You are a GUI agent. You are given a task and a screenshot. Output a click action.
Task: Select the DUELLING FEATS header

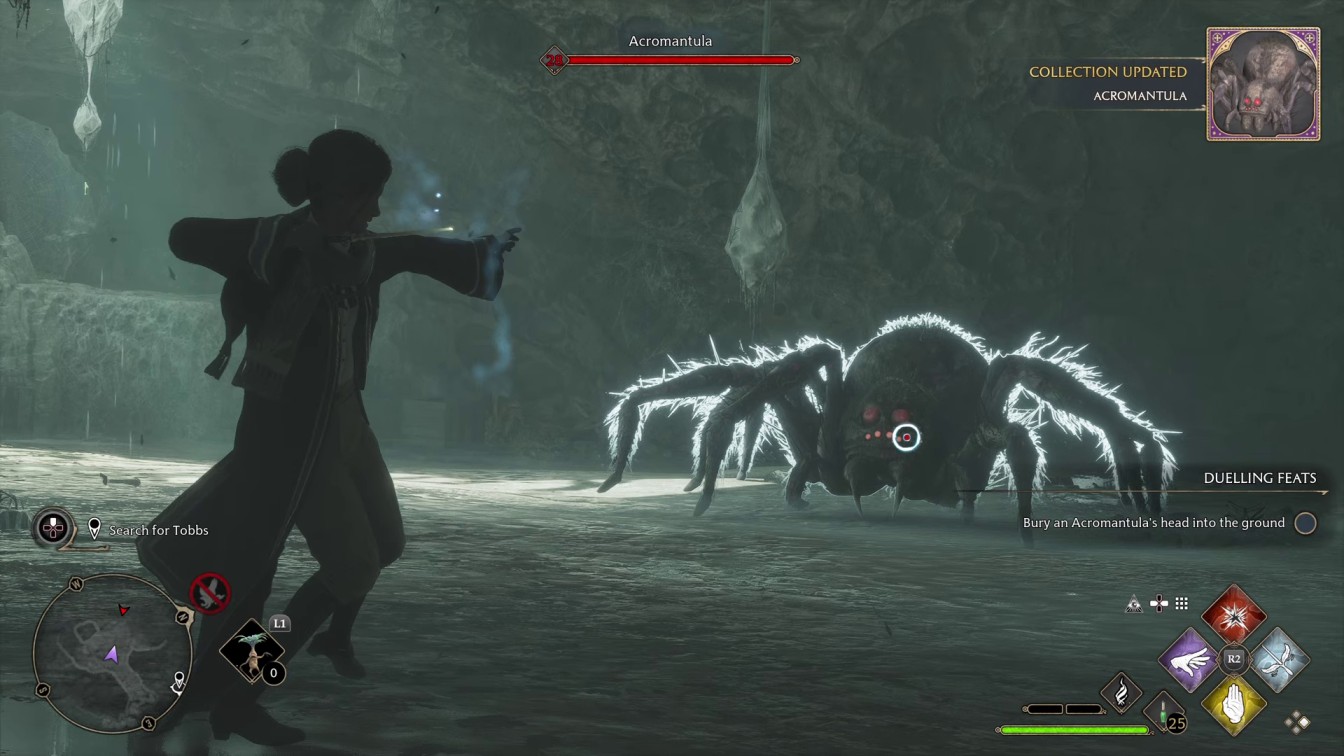[x=1259, y=478]
